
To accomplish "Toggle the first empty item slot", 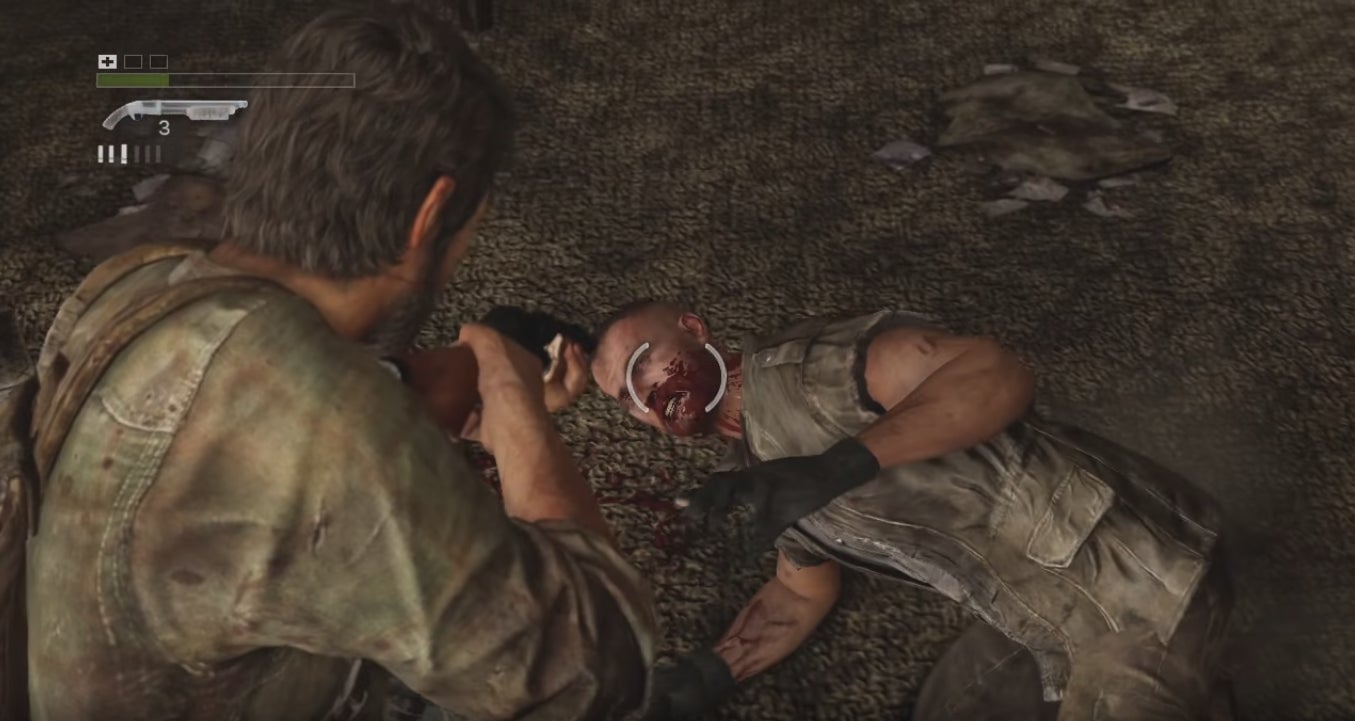I will pos(133,61).
